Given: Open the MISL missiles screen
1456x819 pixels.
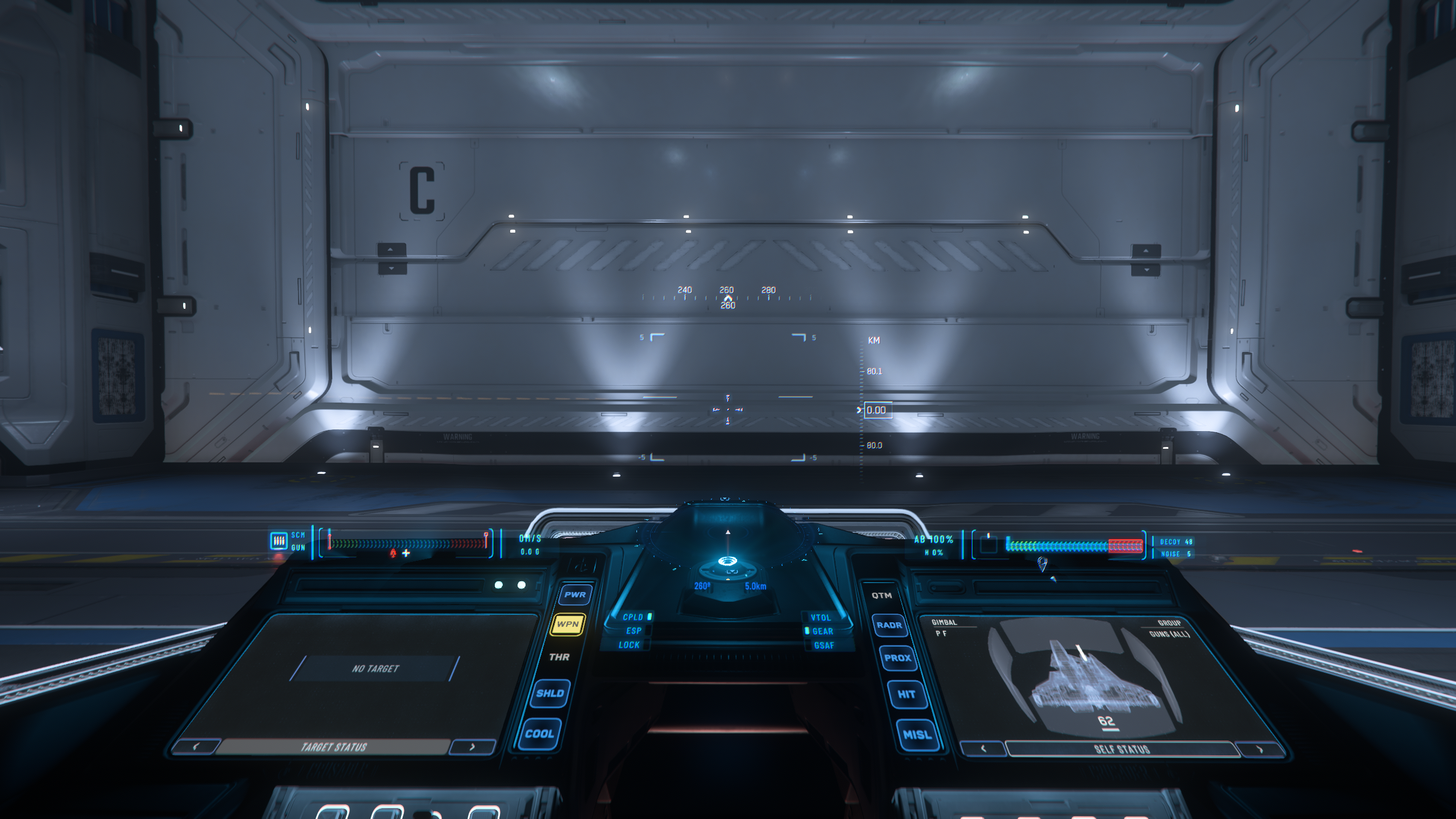Looking at the screenshot, I should 917,735.
